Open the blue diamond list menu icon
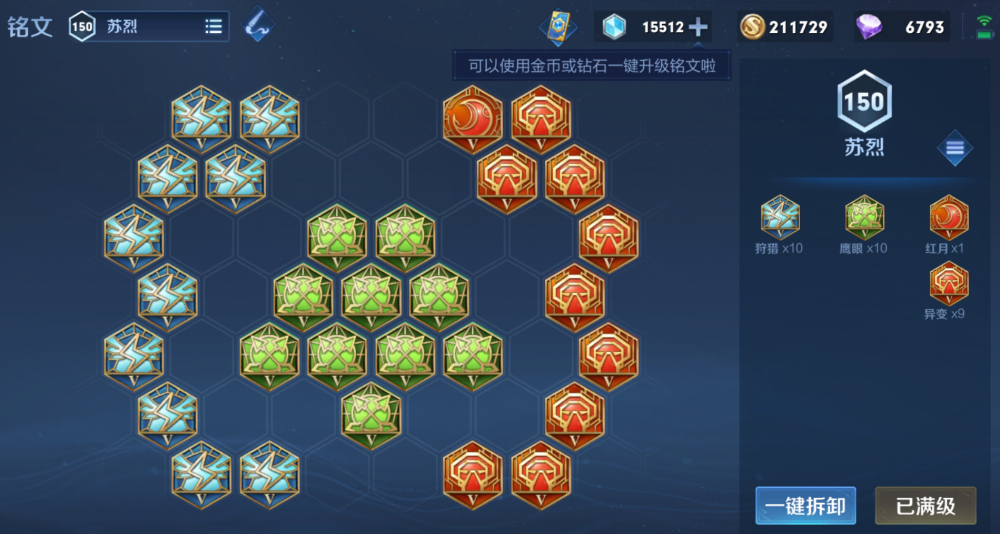This screenshot has width=1000, height=534. tap(955, 149)
